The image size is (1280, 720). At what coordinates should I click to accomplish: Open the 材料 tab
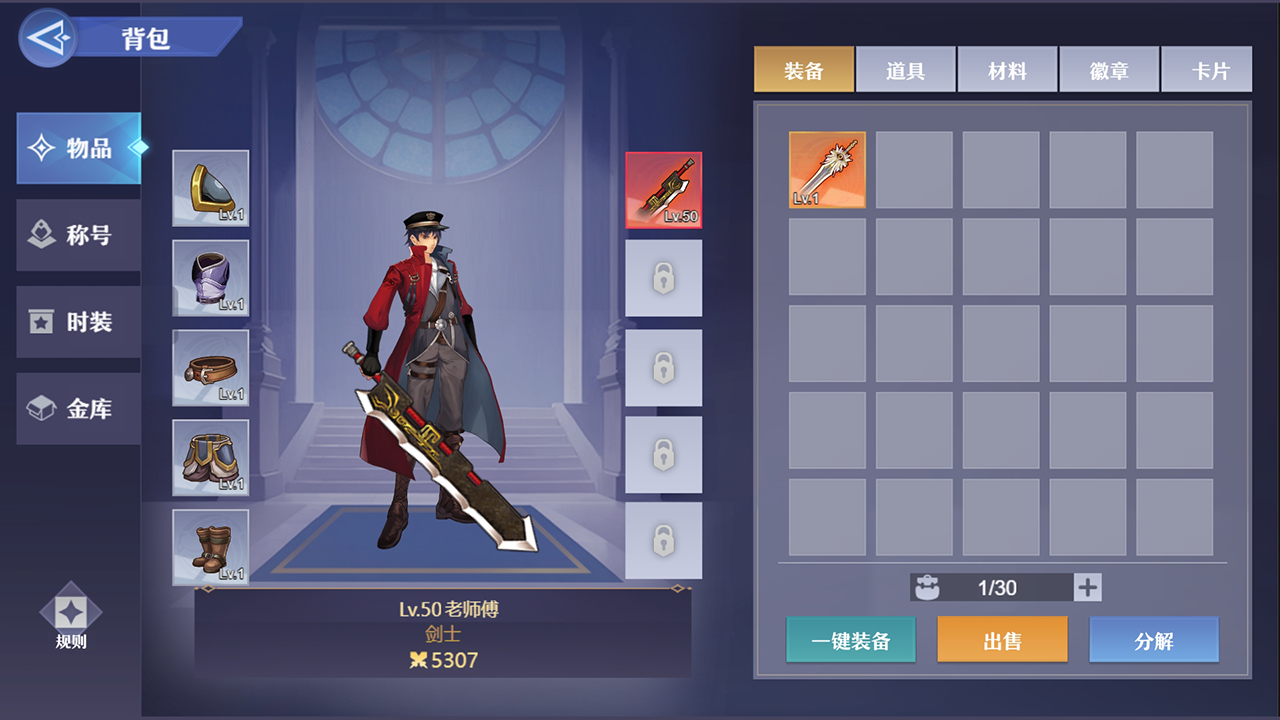point(1007,69)
